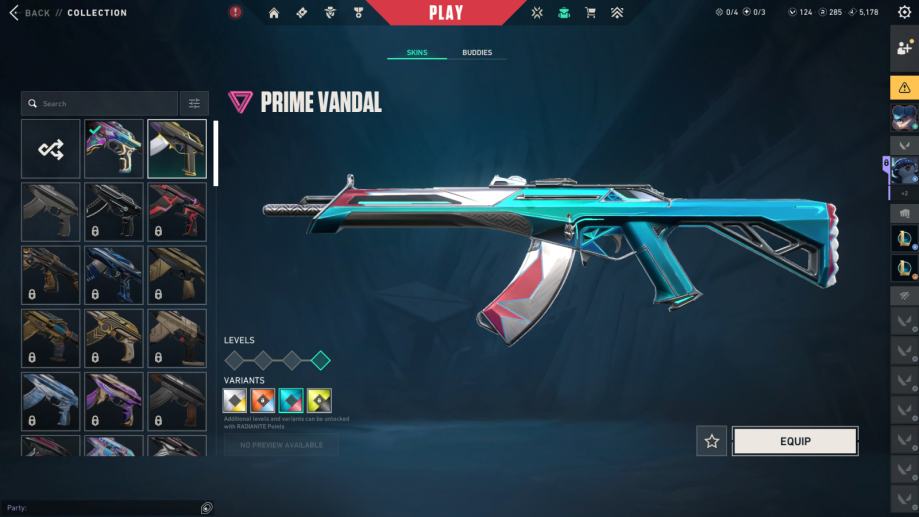Open the store cart icon

point(590,13)
